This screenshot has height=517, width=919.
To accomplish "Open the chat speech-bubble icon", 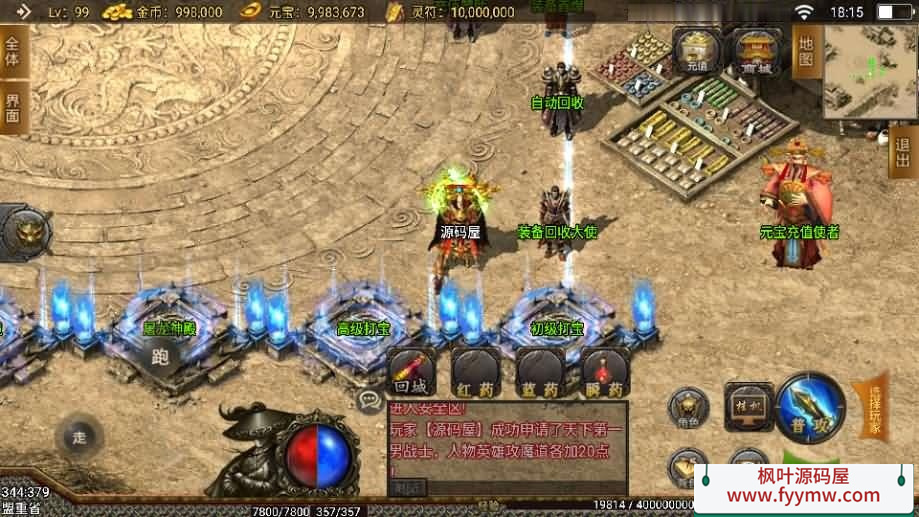I will click(370, 401).
